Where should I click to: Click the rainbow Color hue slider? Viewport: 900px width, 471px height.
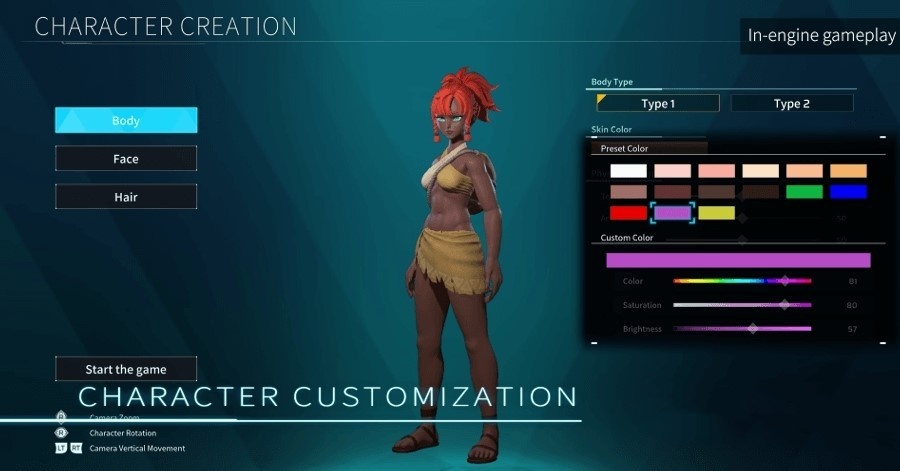tap(742, 281)
